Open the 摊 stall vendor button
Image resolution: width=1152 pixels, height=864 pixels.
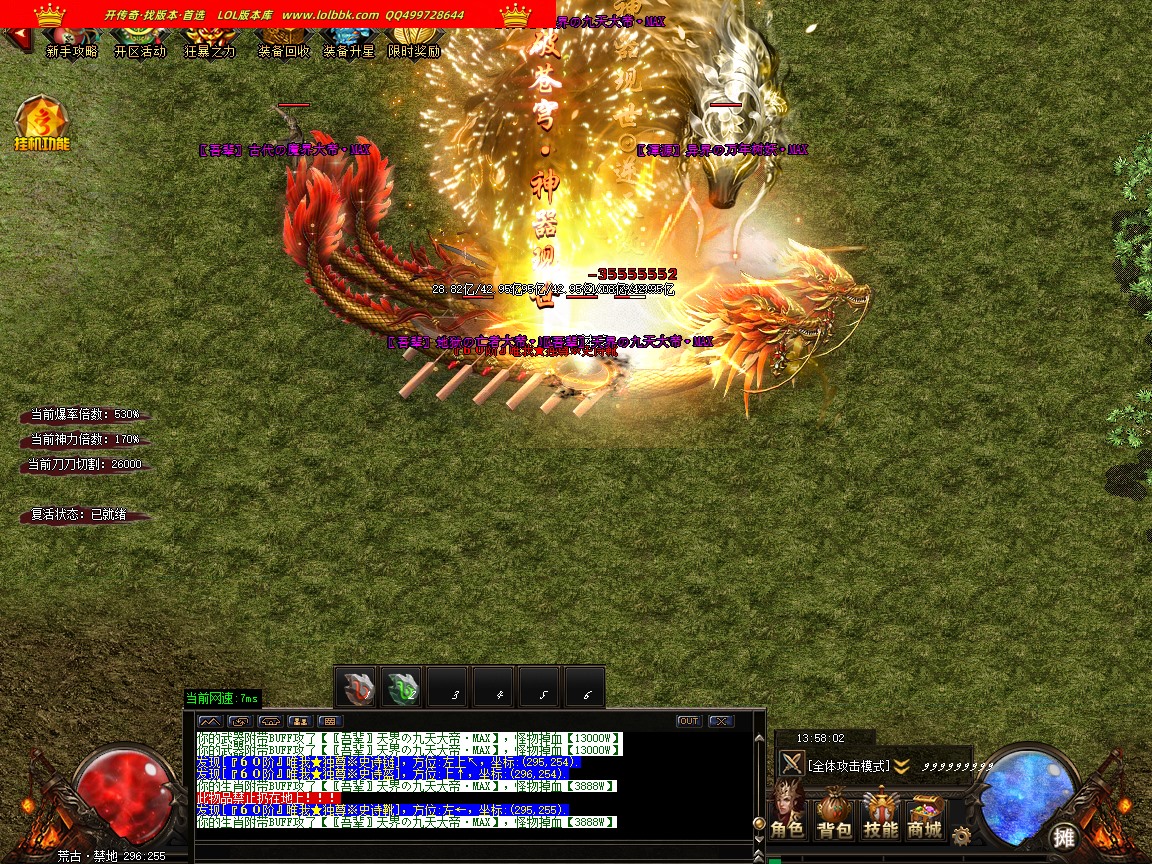point(1063,836)
